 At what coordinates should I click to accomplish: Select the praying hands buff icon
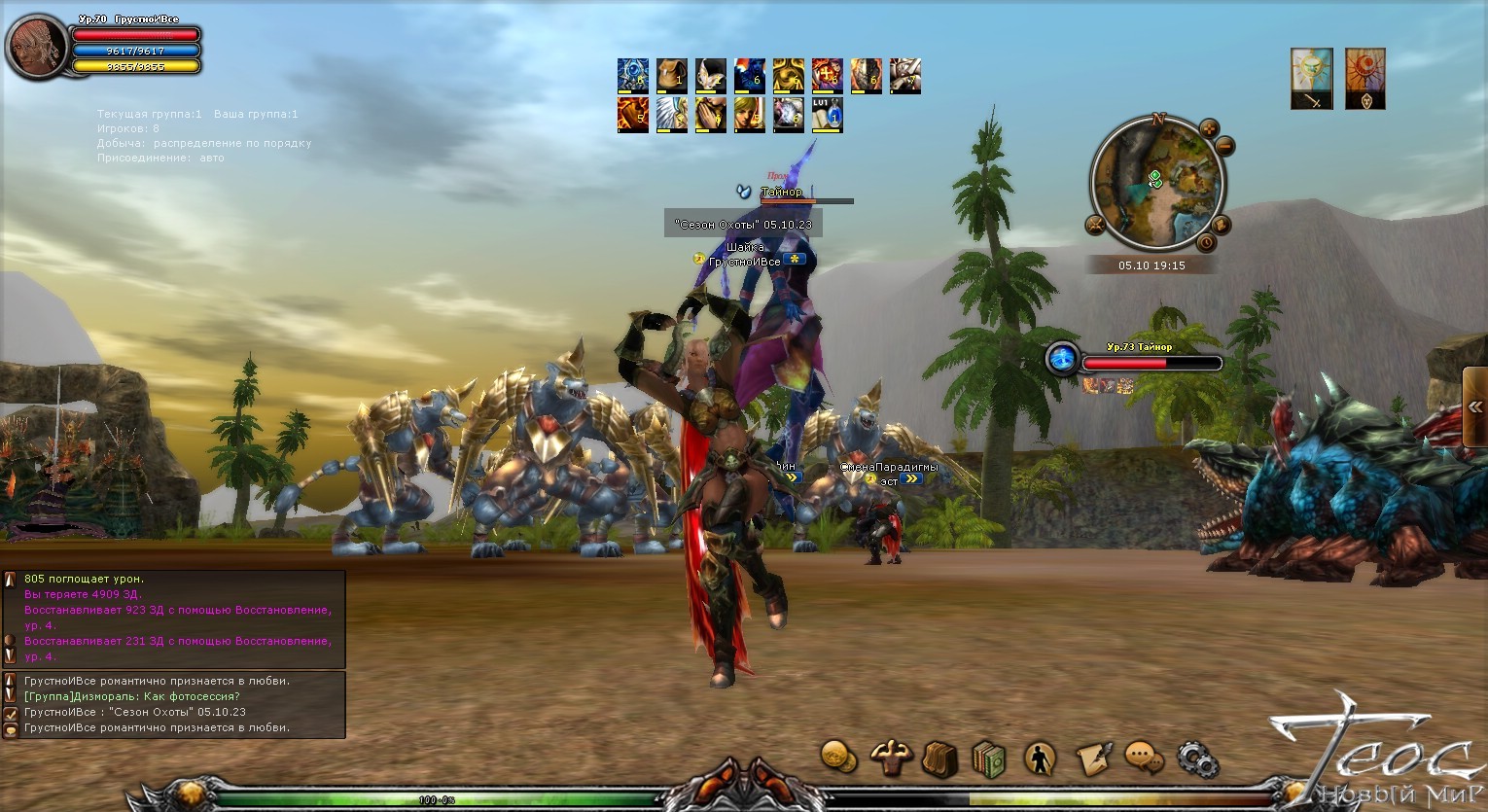click(x=710, y=115)
